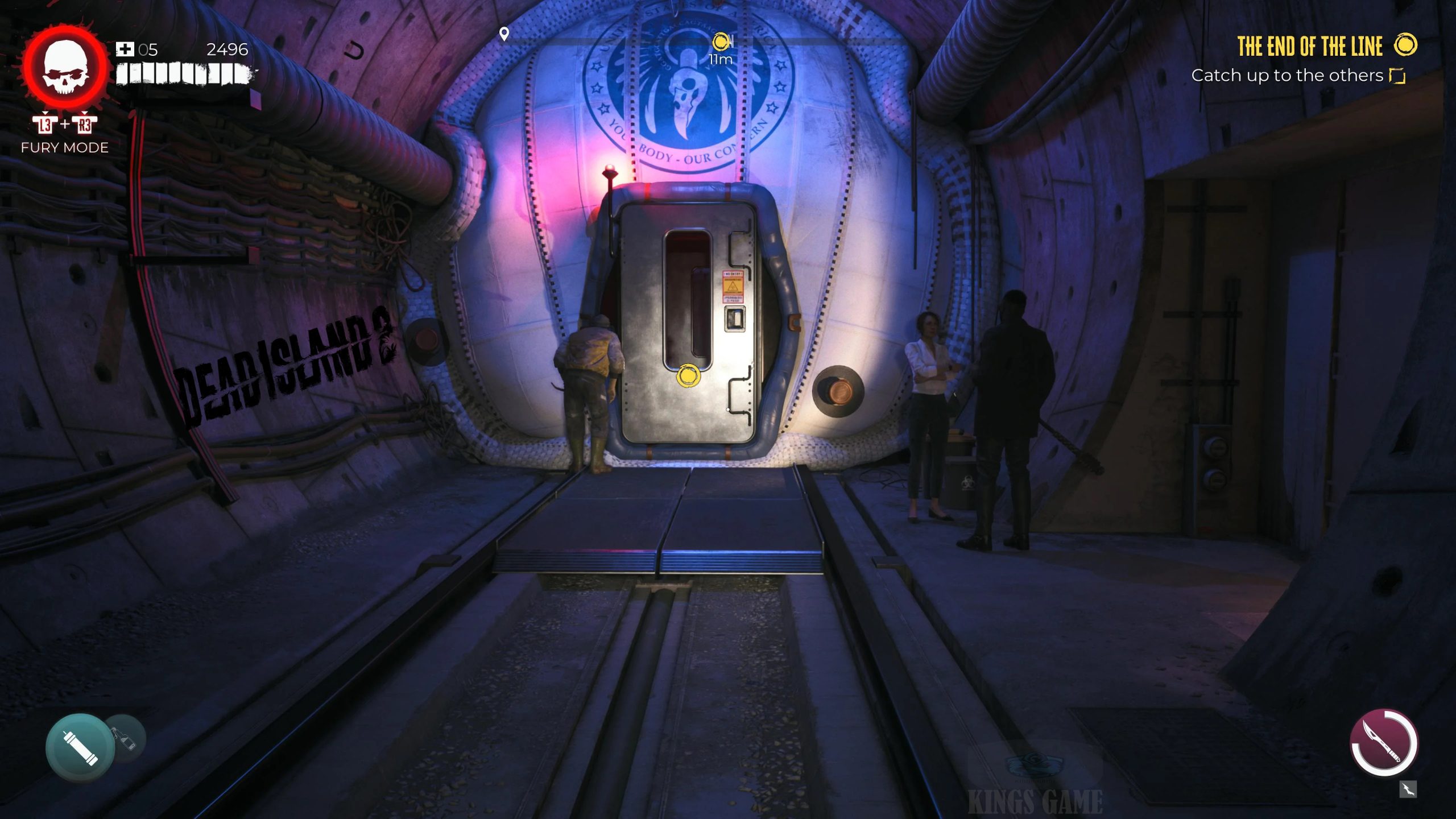Open The End of the Line quest tracker
The width and height of the screenshot is (1456, 819).
[1309, 47]
